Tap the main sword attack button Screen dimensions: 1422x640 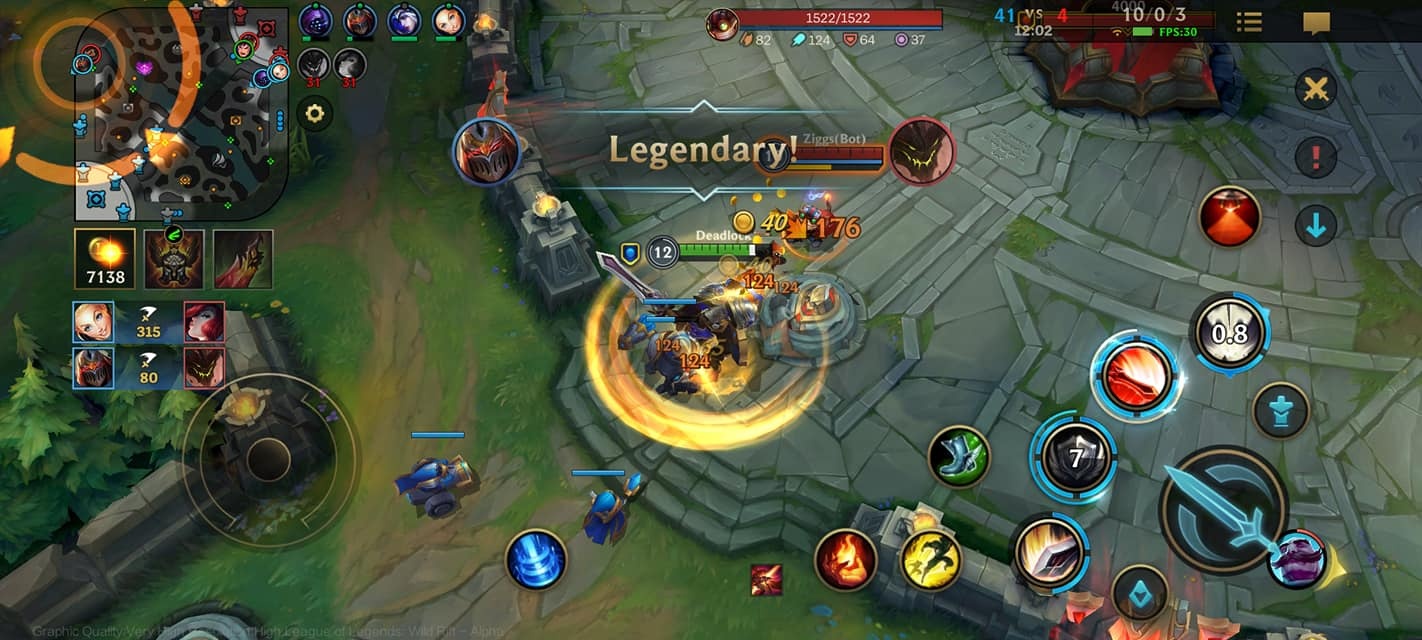tap(1222, 509)
